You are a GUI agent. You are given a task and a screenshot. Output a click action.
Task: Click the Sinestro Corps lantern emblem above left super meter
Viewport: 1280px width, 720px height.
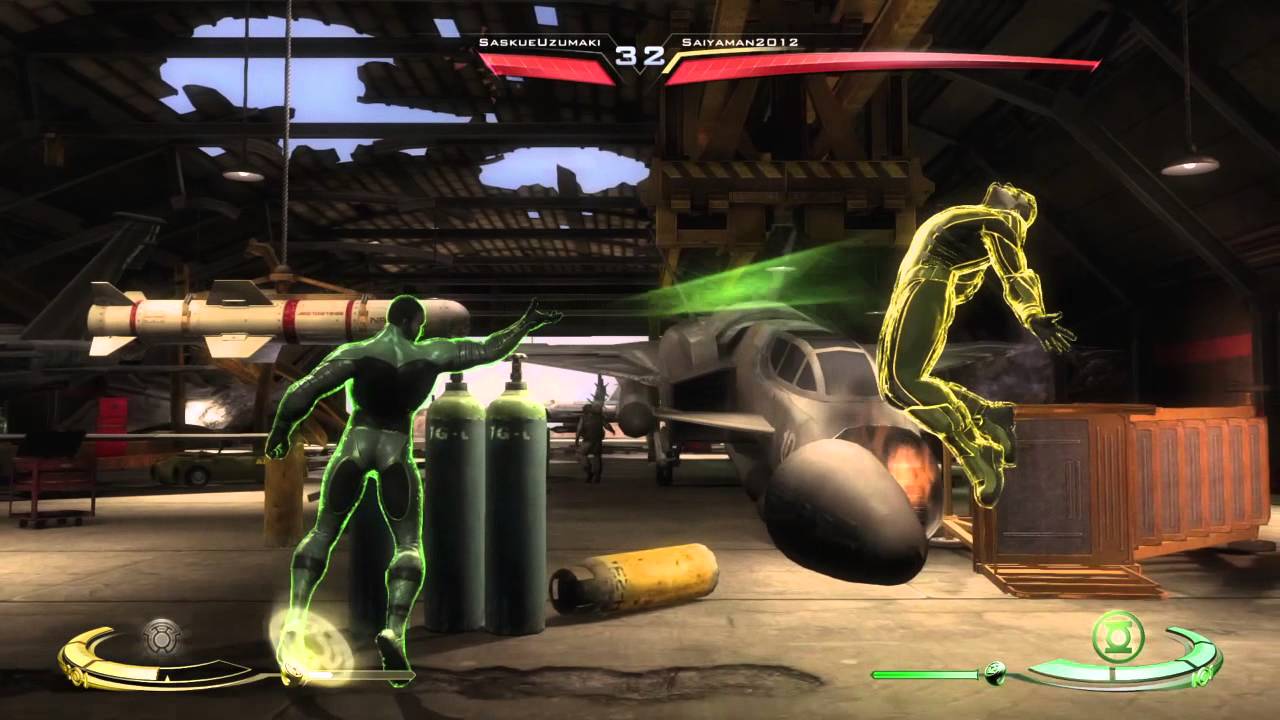160,636
